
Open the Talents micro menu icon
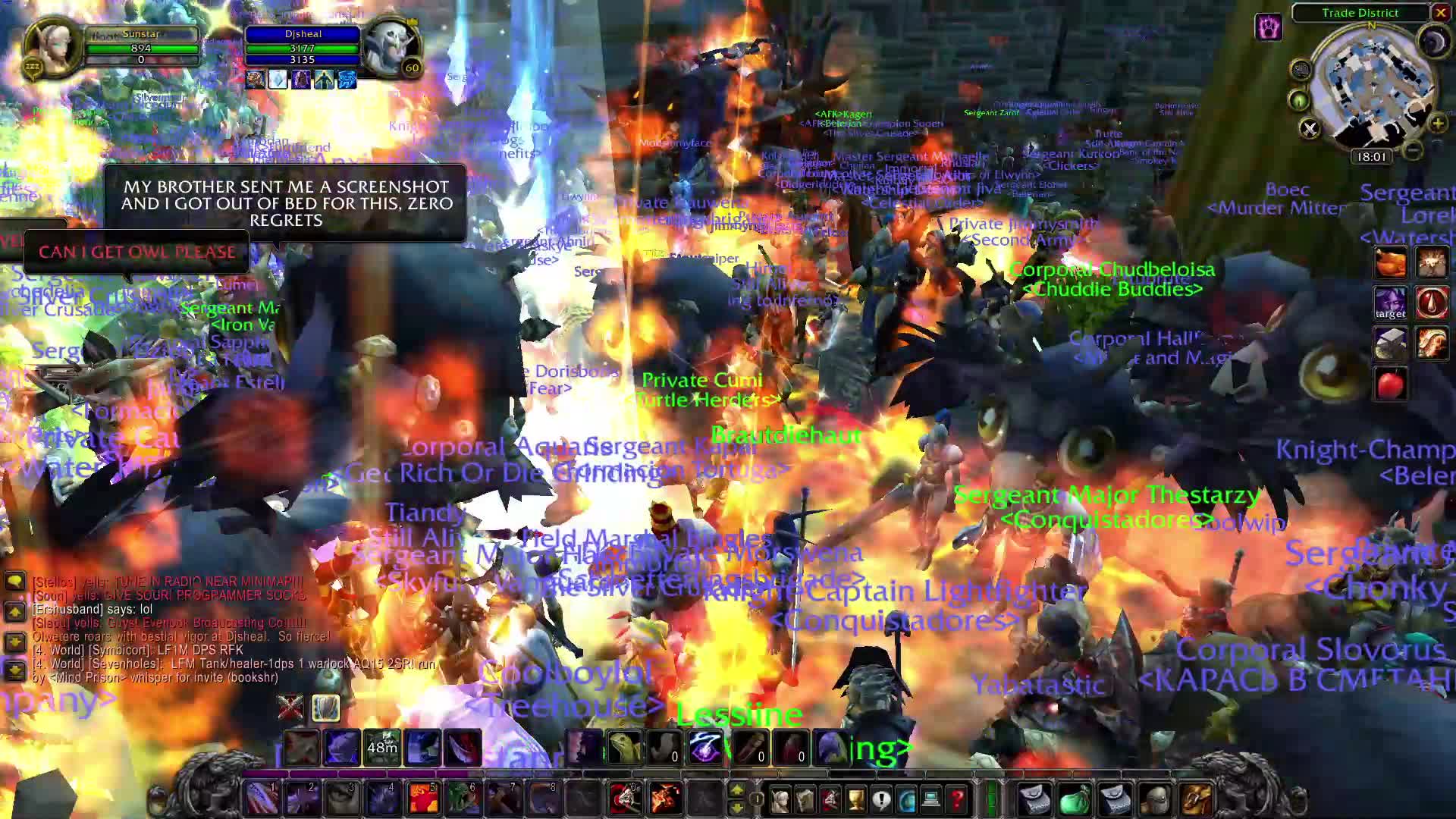[x=831, y=799]
